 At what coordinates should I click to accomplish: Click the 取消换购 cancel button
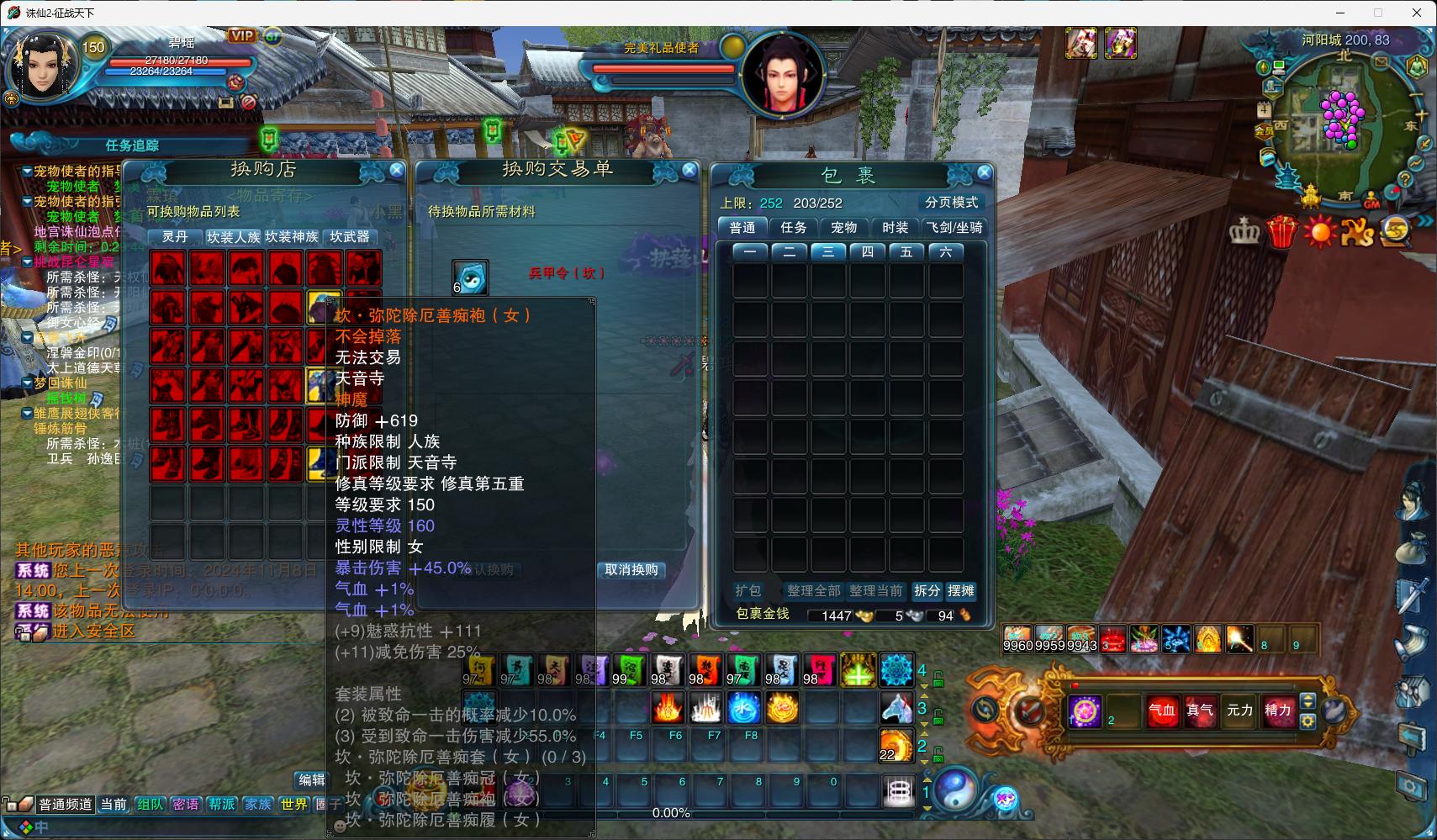pos(631,569)
